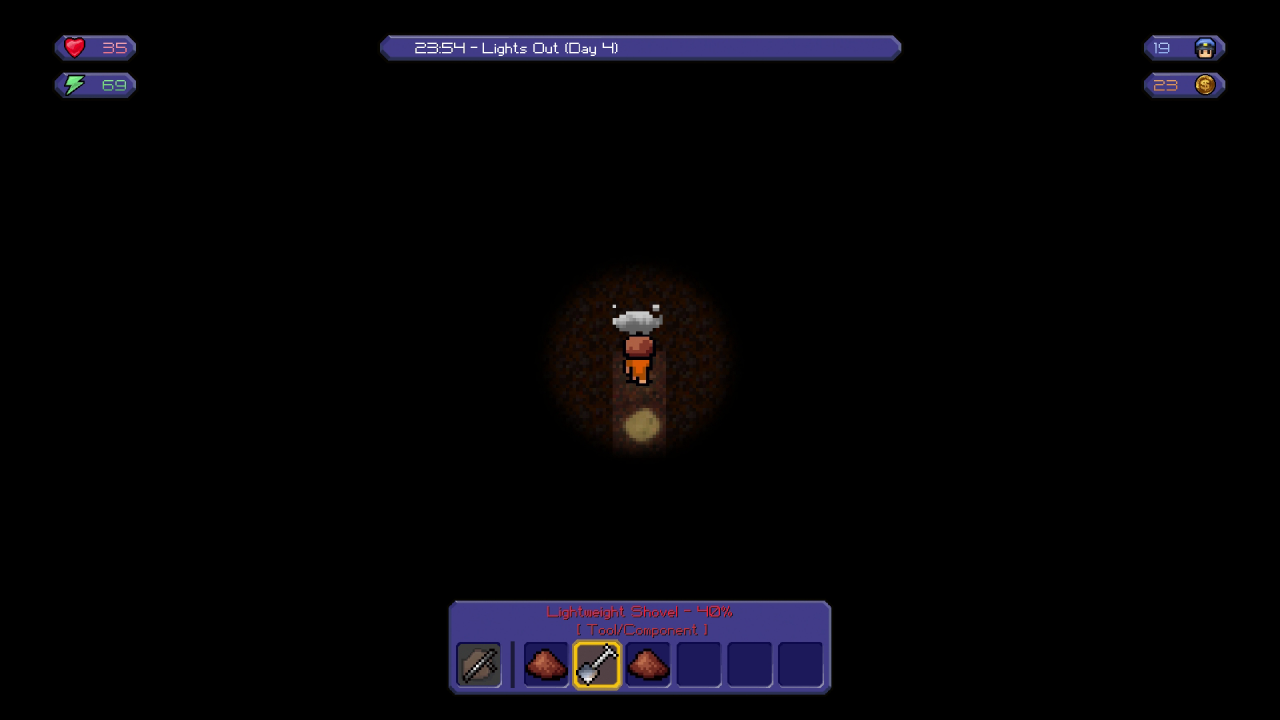Click the last empty hotbar slot
Viewport: 1280px width, 720px height.
tap(800, 664)
